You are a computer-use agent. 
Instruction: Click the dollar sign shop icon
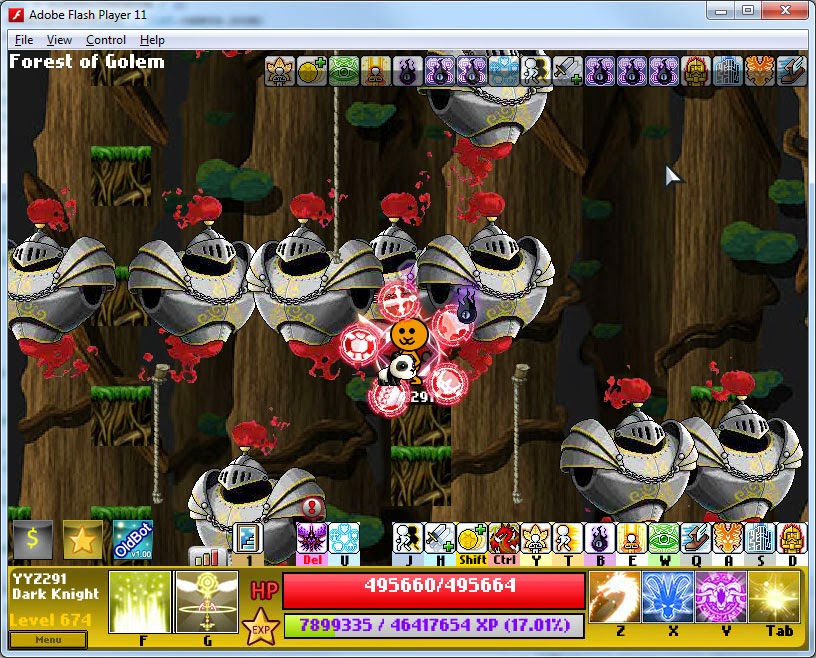pyautogui.click(x=32, y=540)
